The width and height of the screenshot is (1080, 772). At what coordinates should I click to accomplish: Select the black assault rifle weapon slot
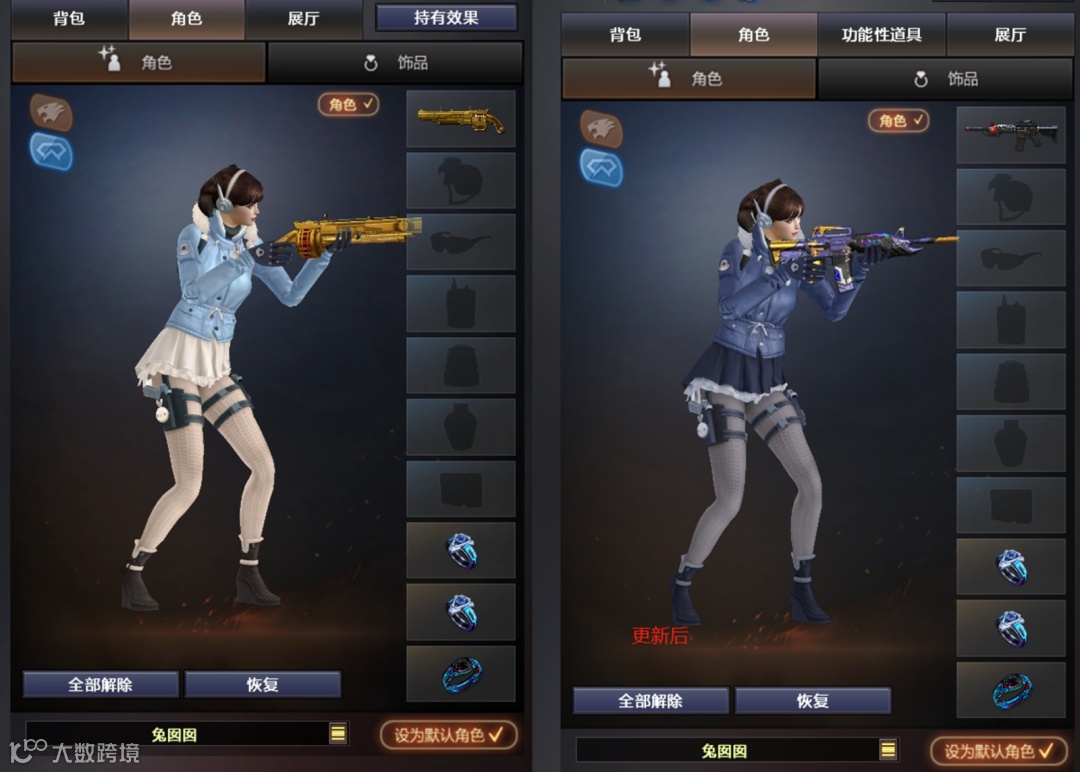[x=1011, y=135]
